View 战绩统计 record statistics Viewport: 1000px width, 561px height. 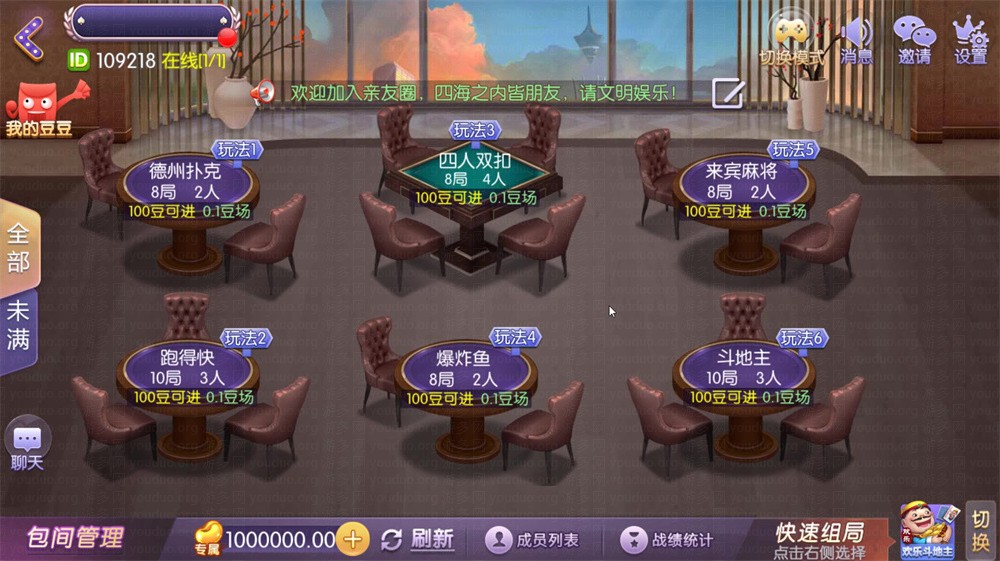(668, 540)
